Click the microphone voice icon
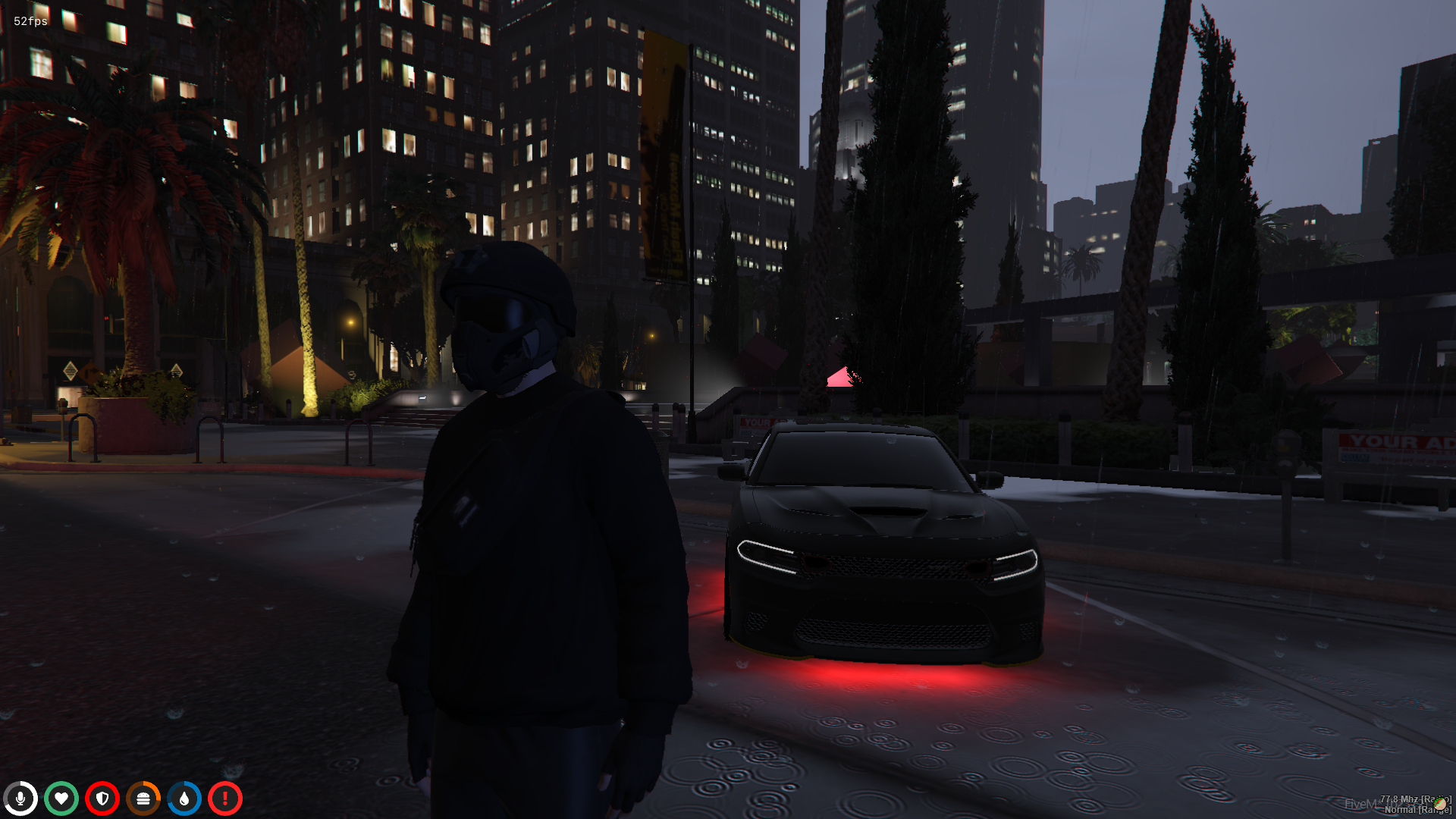This screenshot has height=819, width=1456. (x=20, y=799)
